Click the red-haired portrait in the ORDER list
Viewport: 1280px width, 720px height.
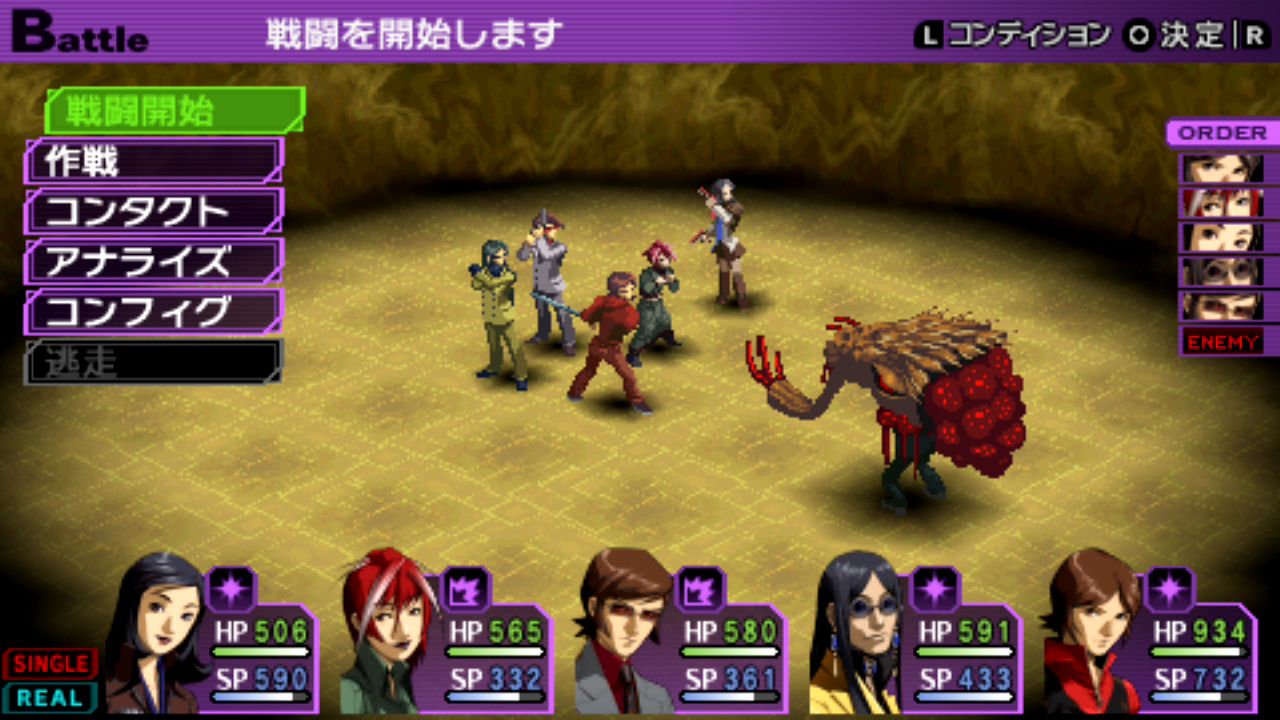click(1222, 203)
